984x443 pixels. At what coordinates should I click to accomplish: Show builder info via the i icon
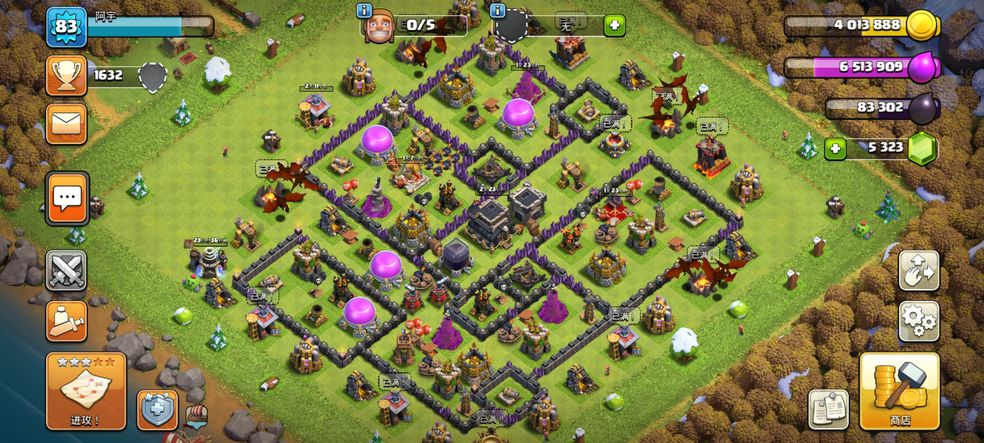click(x=364, y=10)
